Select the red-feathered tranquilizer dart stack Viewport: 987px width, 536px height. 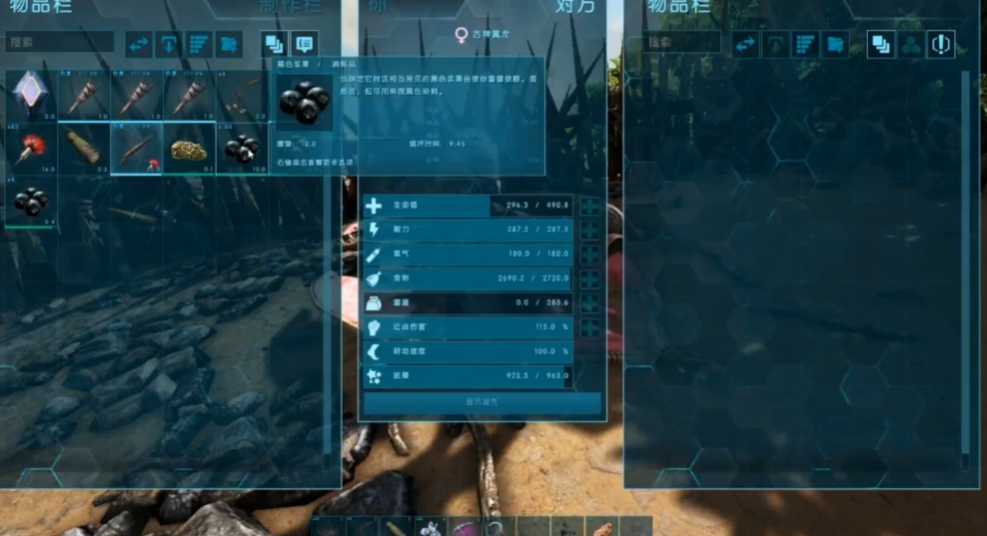tap(30, 148)
